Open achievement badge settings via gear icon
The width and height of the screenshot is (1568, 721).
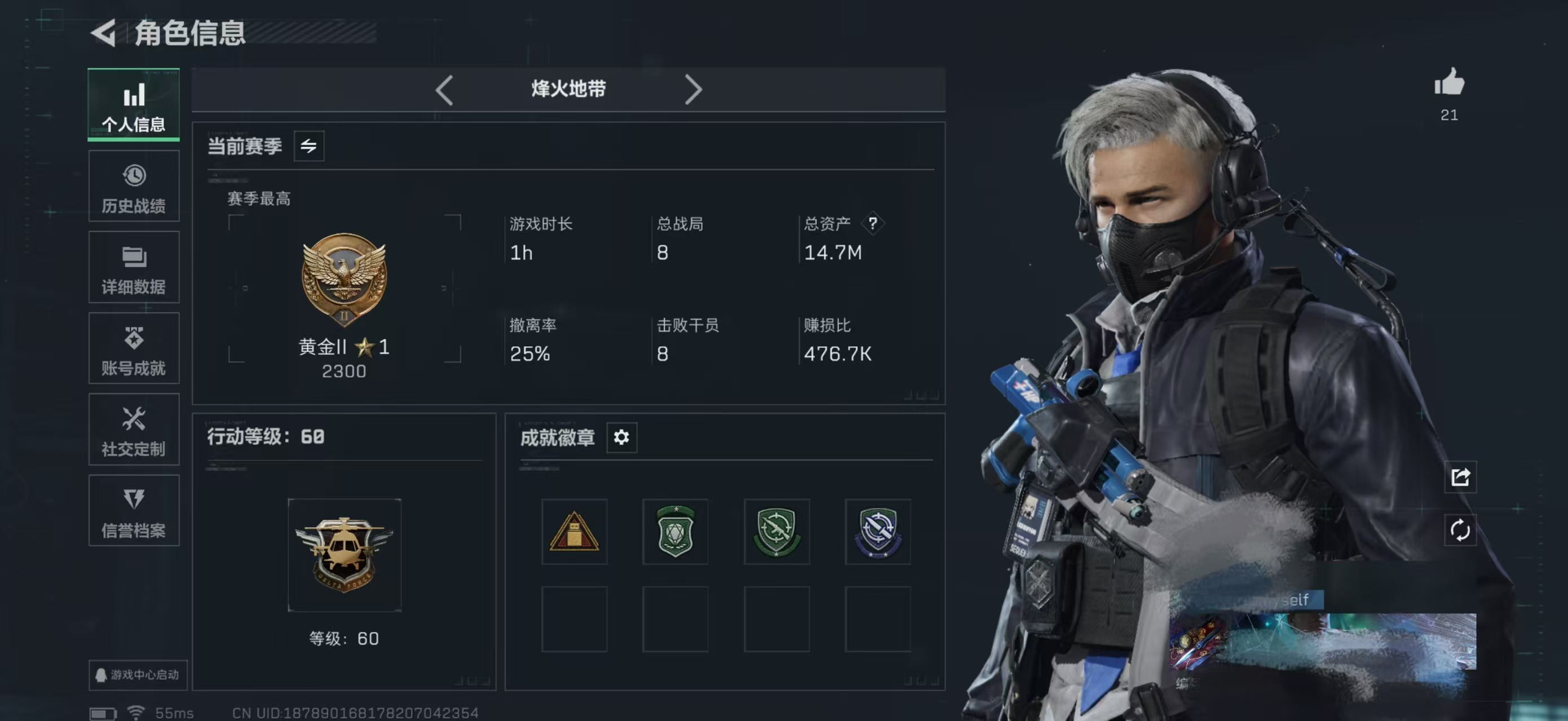click(x=622, y=437)
